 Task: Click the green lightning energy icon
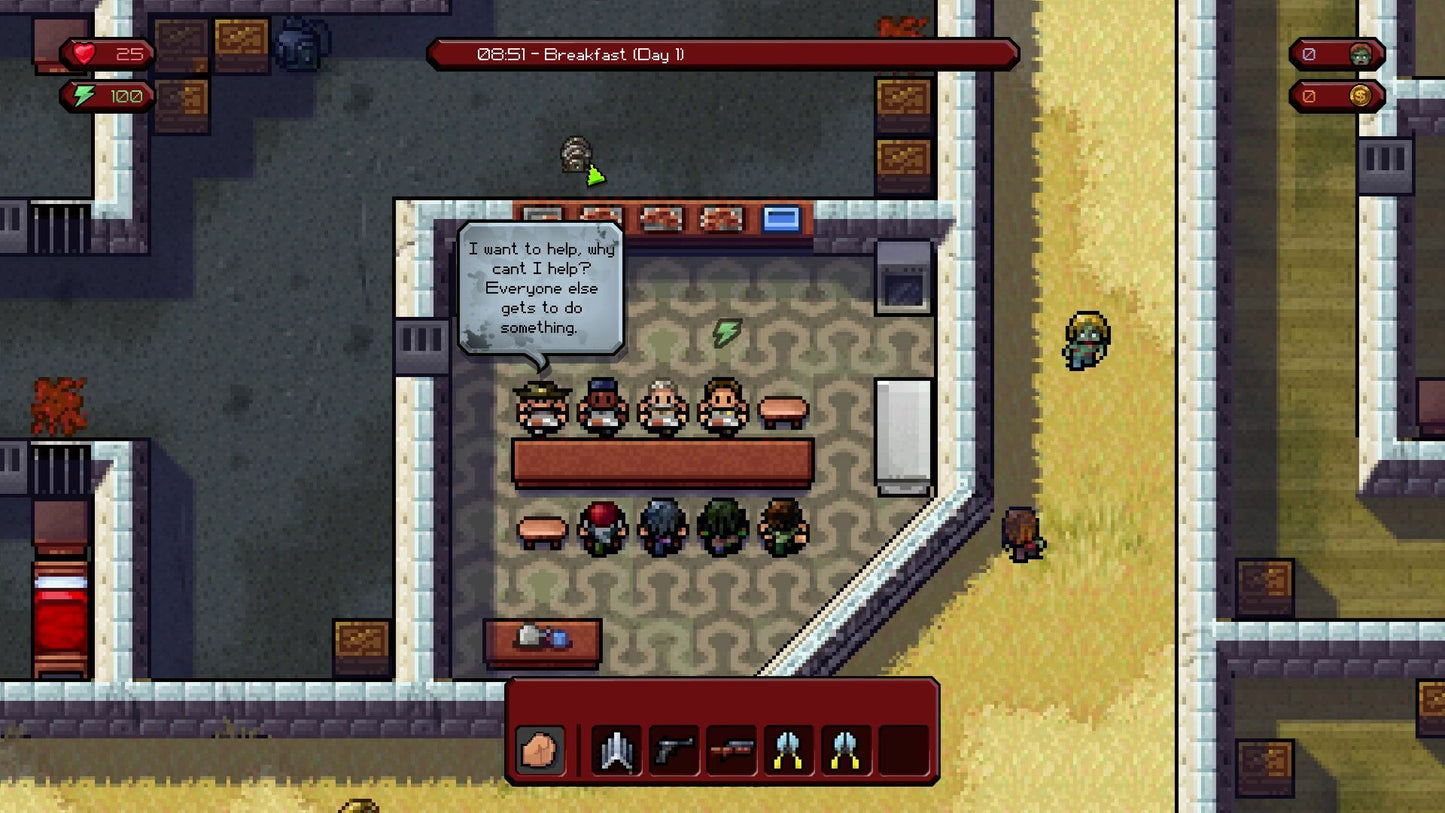tap(82, 97)
